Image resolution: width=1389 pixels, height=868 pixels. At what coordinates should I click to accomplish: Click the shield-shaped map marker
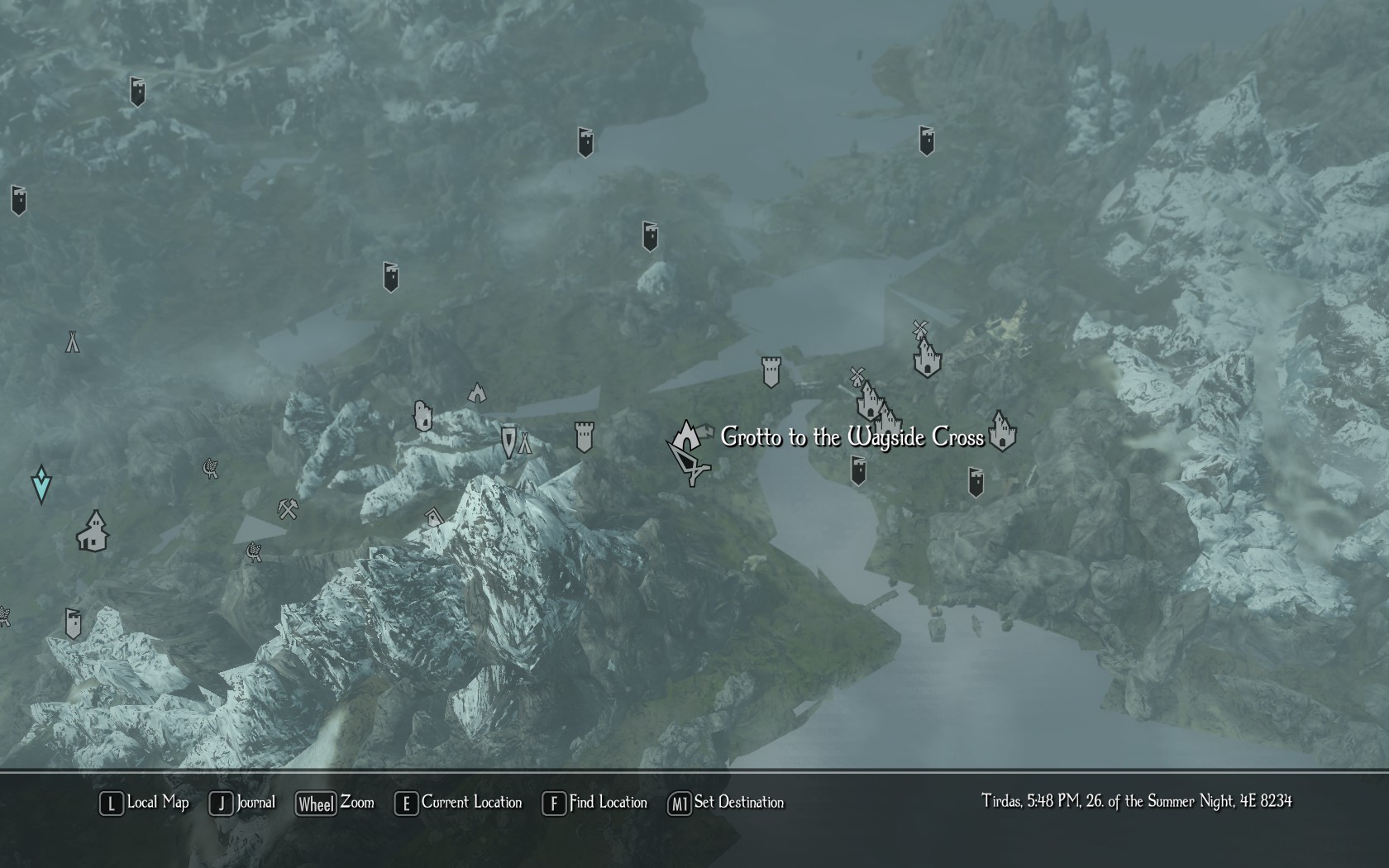point(508,441)
